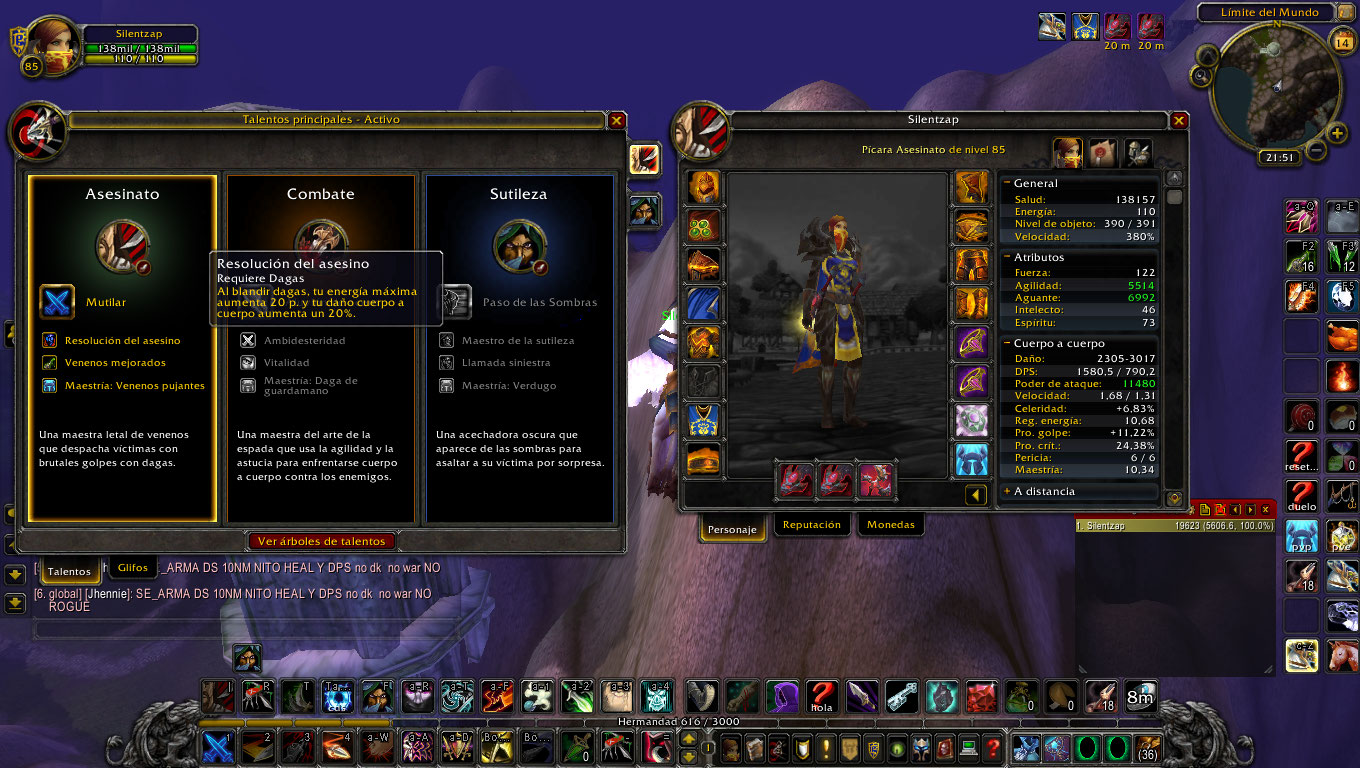Click the head equipment slot in character panel
Viewport: 1360px width, 768px height.
tap(704, 186)
